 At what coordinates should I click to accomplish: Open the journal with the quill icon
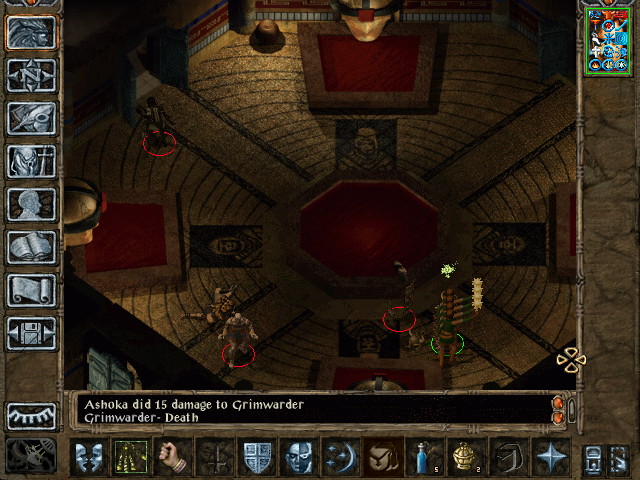click(x=31, y=118)
